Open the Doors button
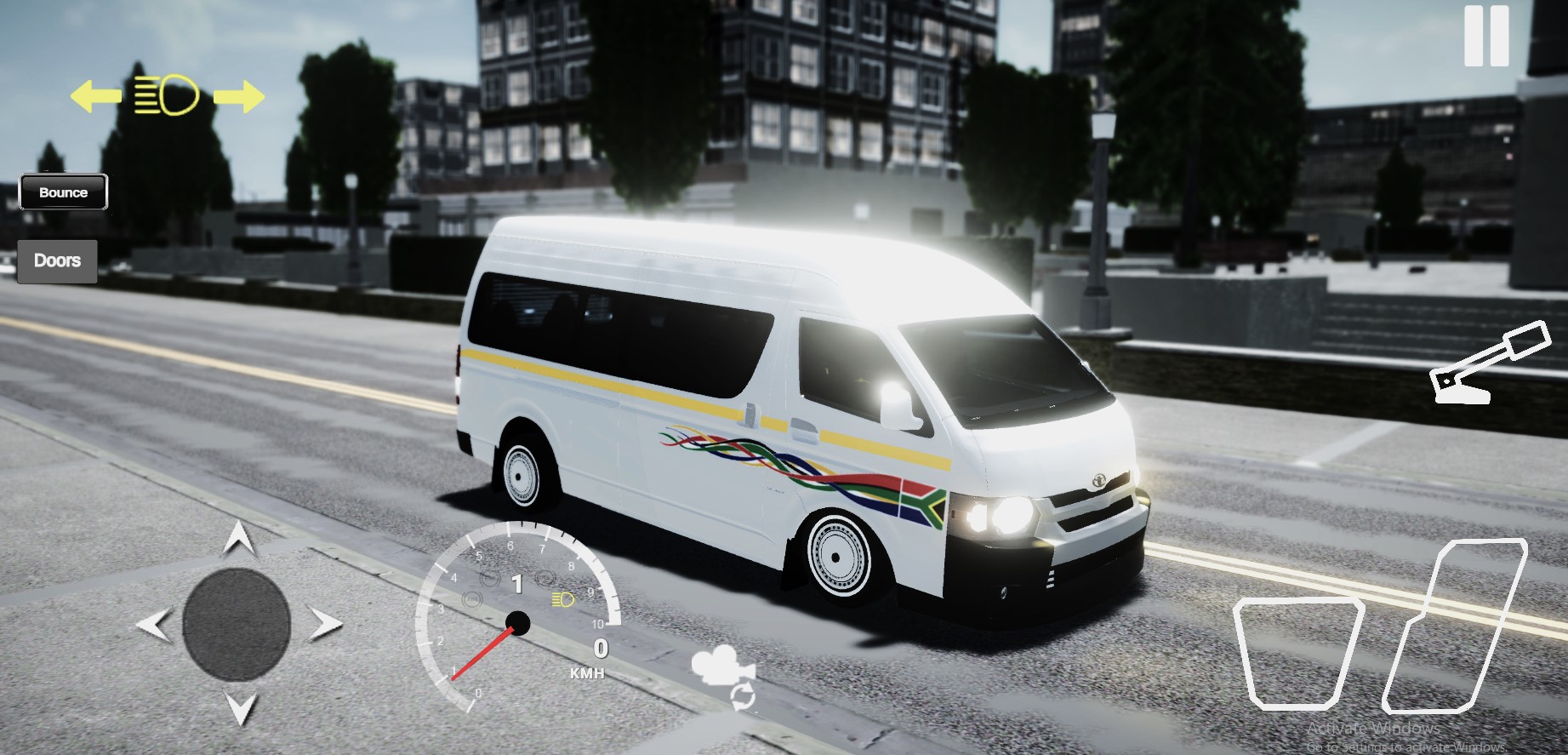 tap(57, 260)
